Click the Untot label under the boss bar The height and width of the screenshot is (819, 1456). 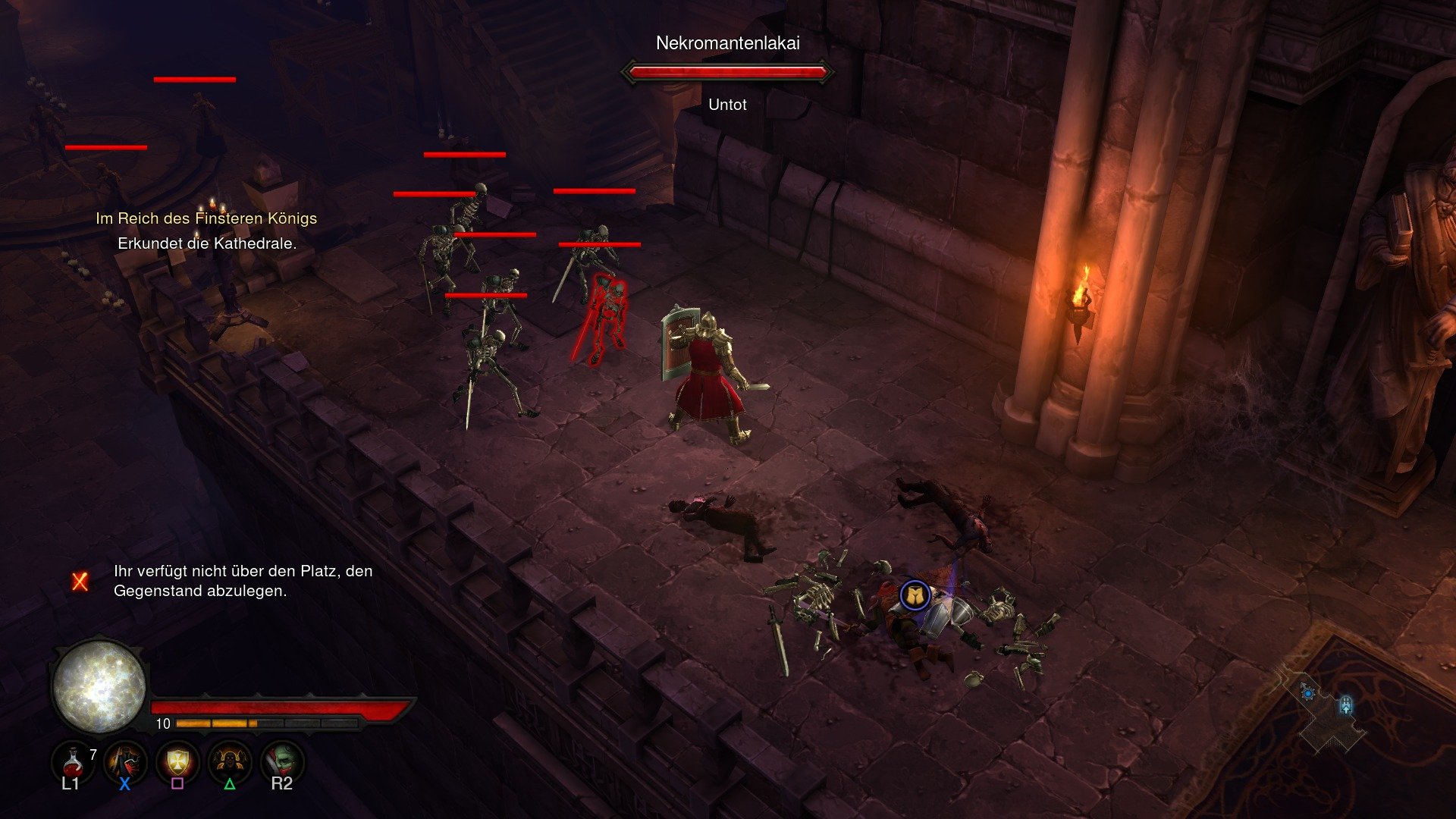[x=726, y=105]
